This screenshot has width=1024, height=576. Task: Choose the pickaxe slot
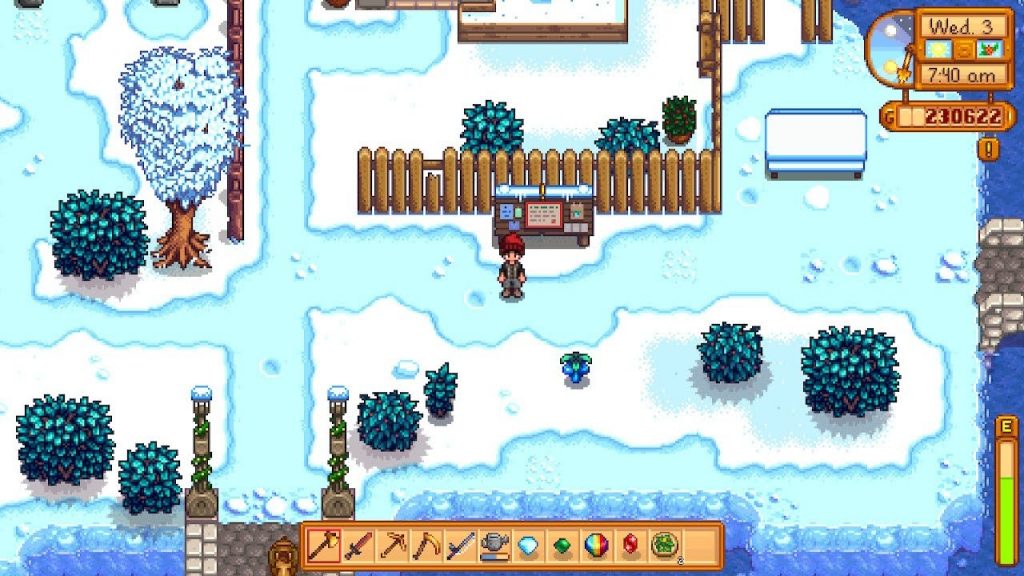(x=392, y=546)
